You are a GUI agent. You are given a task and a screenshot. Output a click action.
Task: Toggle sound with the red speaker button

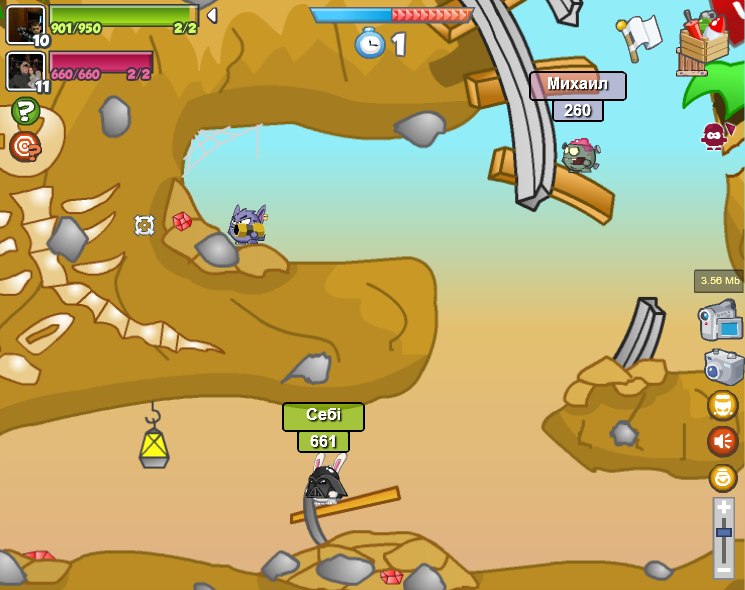click(723, 441)
